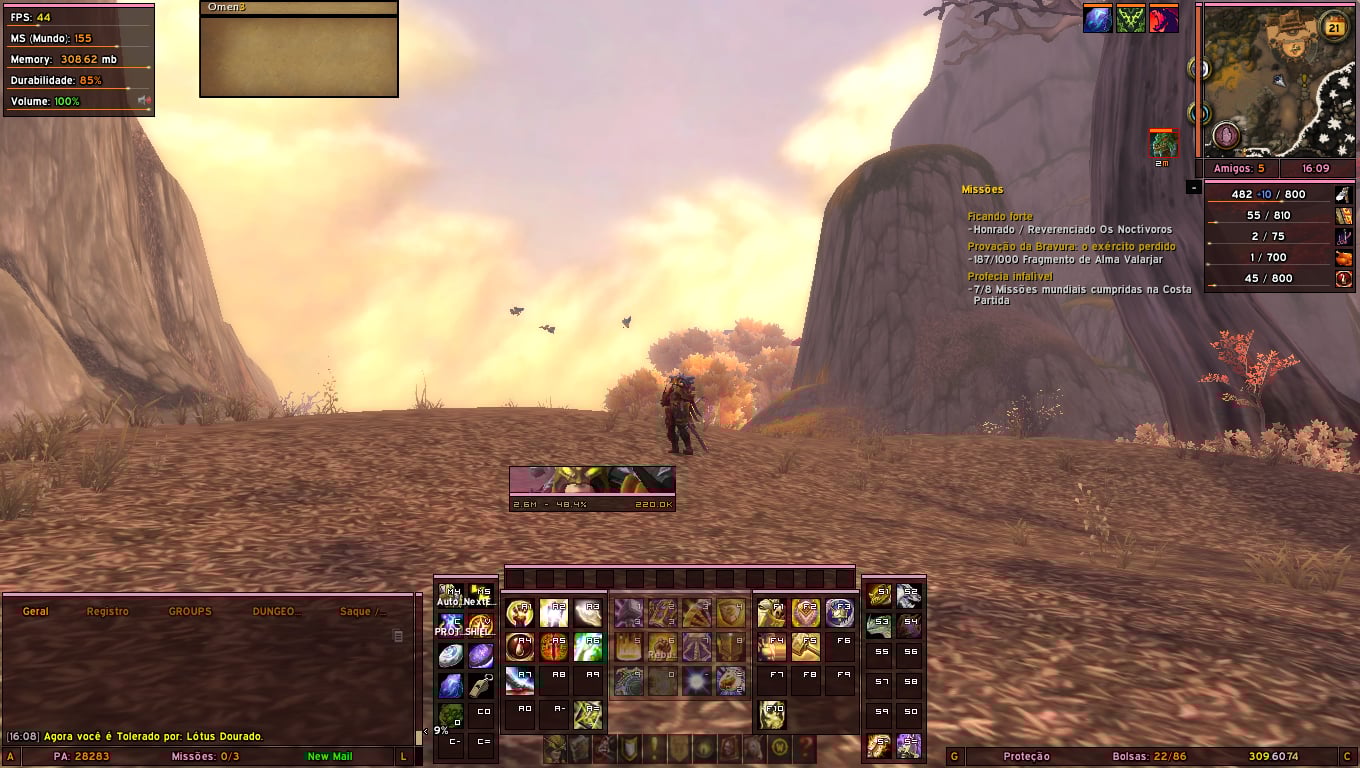Image resolution: width=1360 pixels, height=768 pixels.
Task: Summon the mount in slot S1
Action: pos(879,597)
